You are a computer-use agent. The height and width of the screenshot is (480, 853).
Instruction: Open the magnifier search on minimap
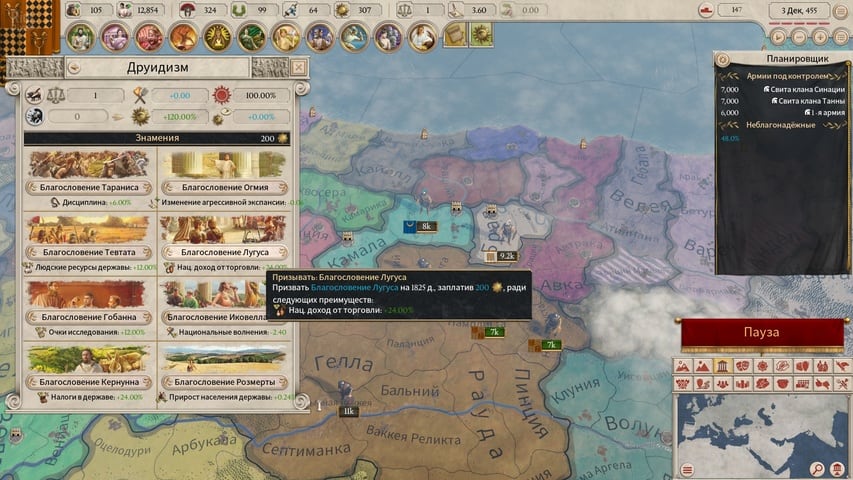(x=818, y=469)
